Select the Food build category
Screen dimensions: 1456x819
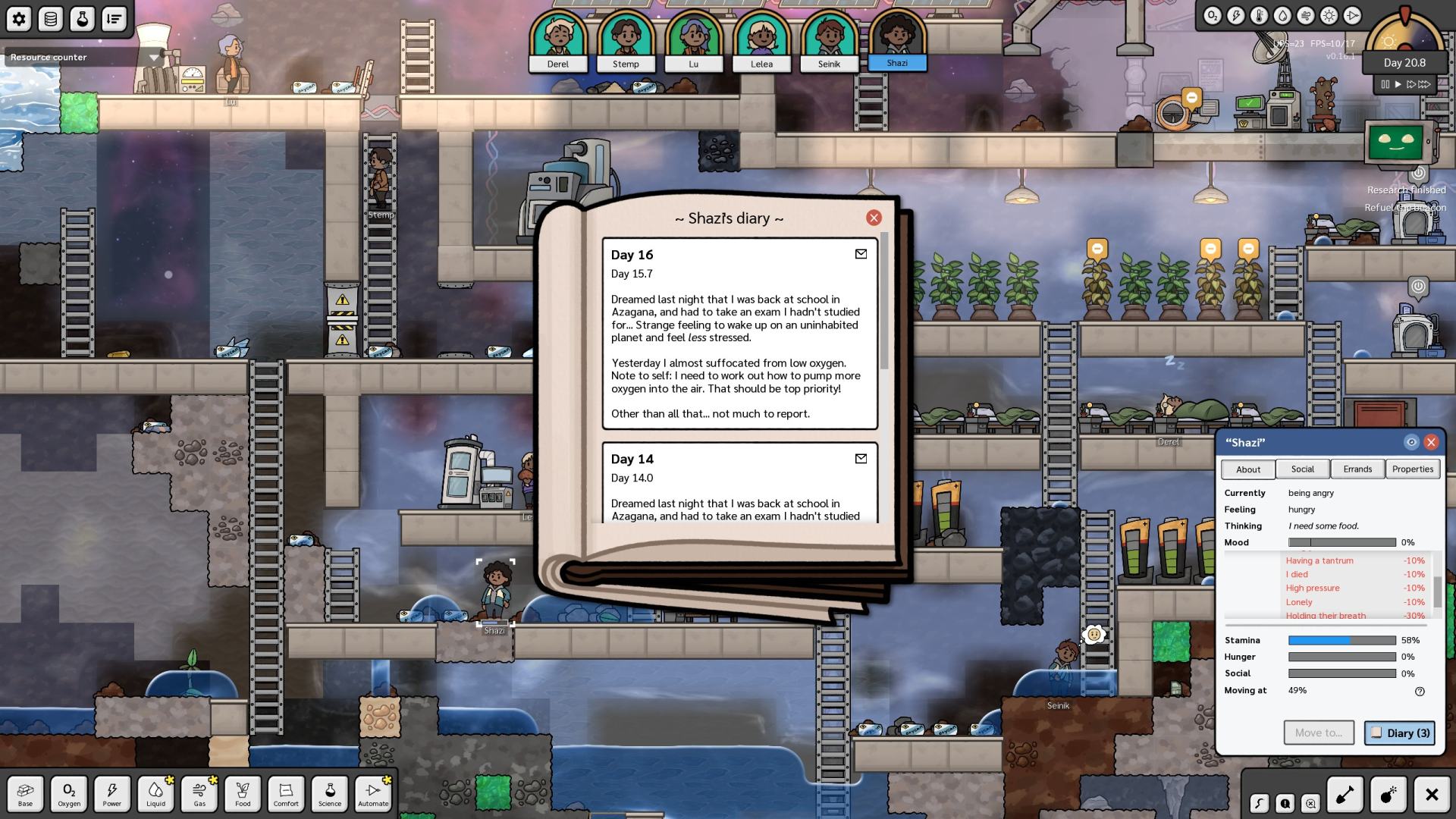[x=243, y=794]
